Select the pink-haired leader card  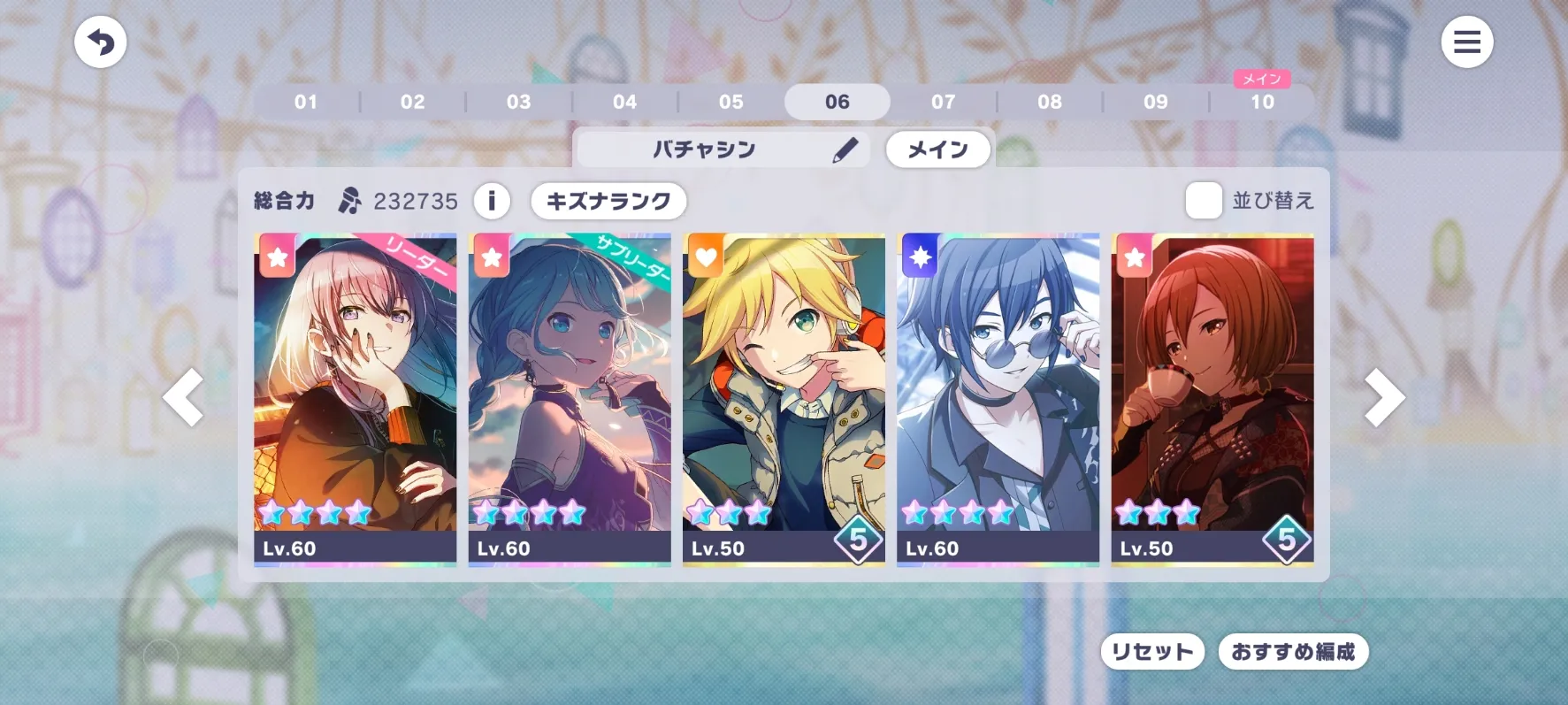tap(356, 398)
